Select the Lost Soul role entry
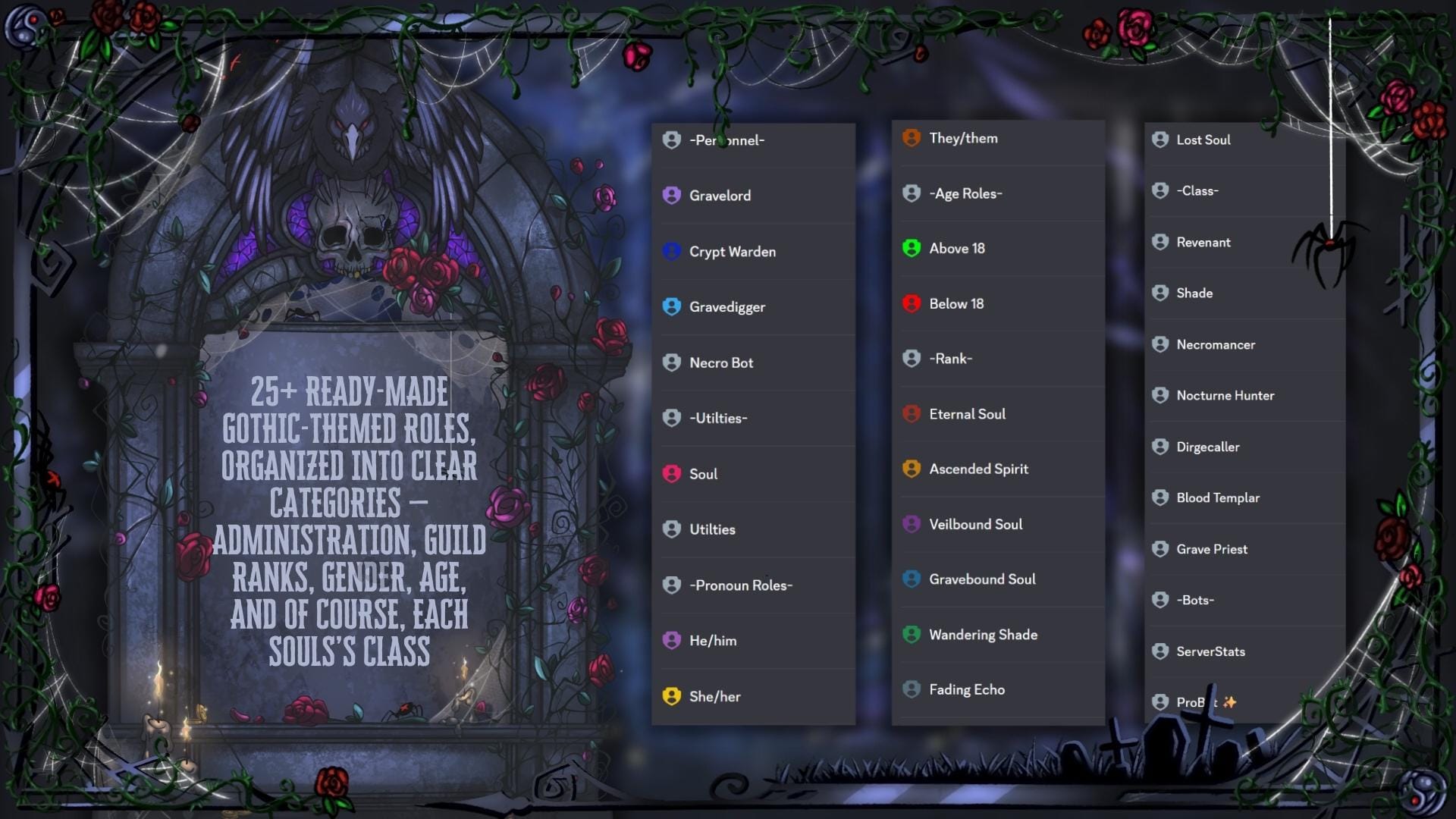1456x819 pixels. coord(1204,140)
